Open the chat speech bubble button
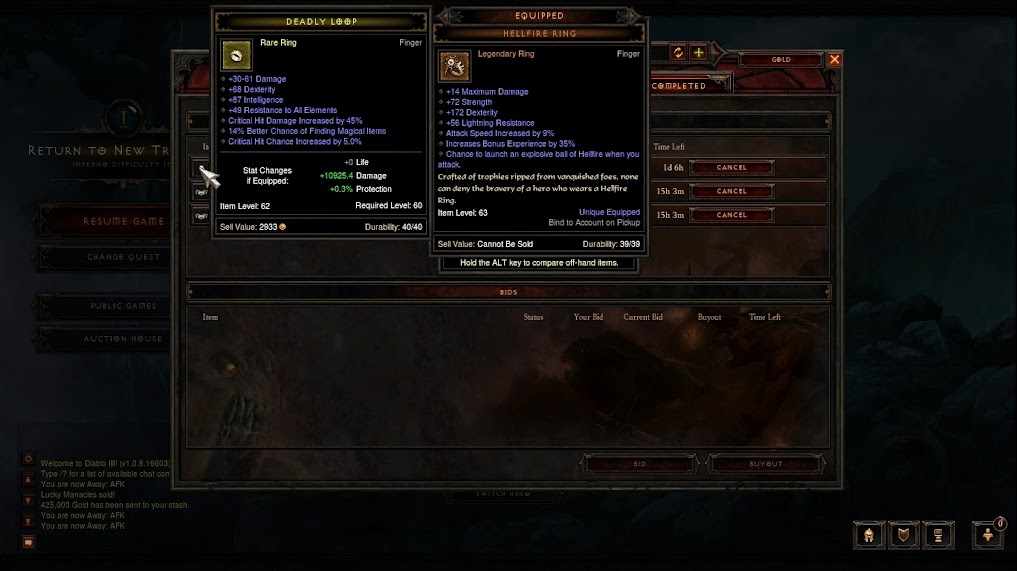 (28, 542)
